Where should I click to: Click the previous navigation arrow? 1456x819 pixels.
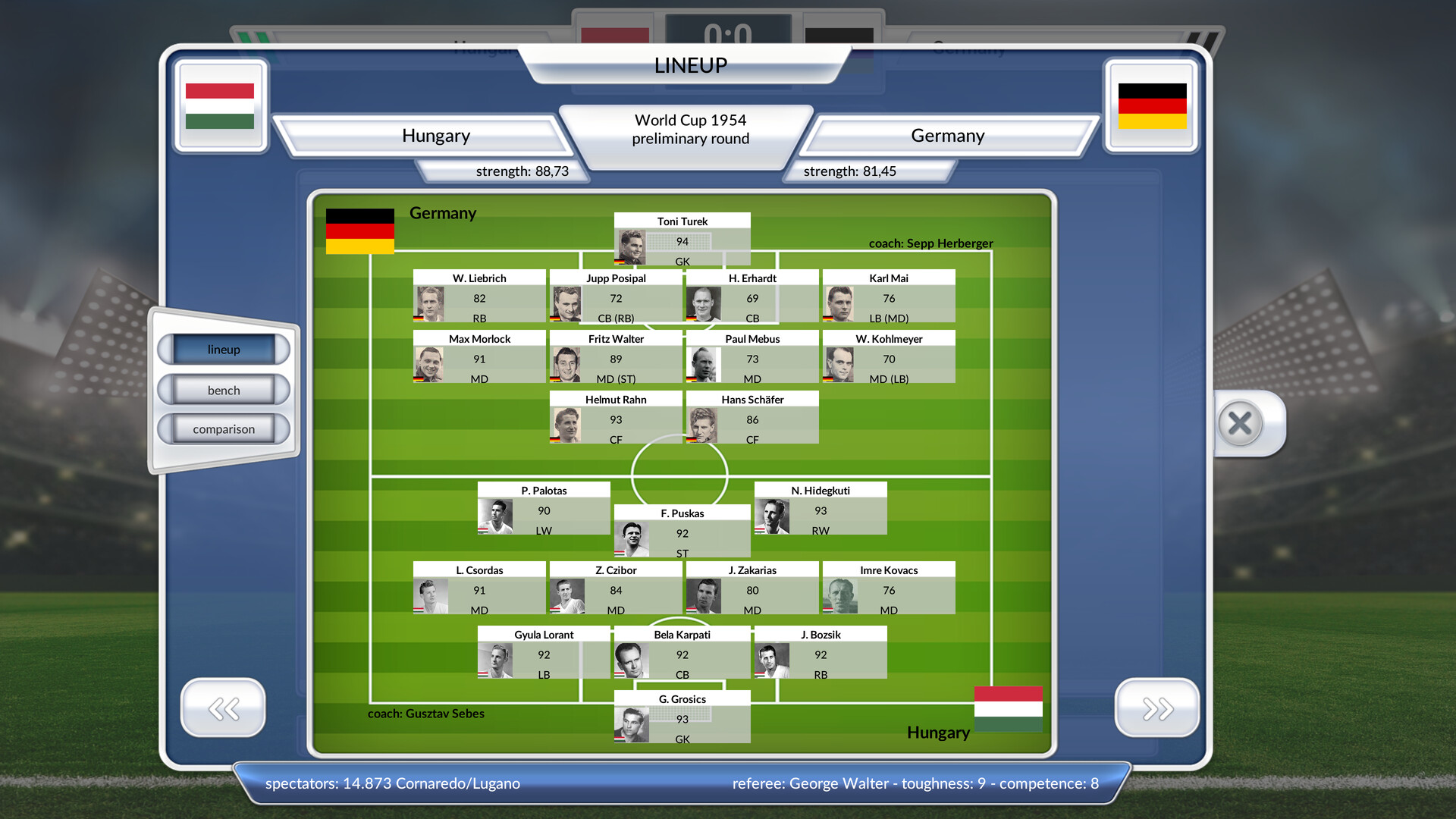(x=222, y=708)
